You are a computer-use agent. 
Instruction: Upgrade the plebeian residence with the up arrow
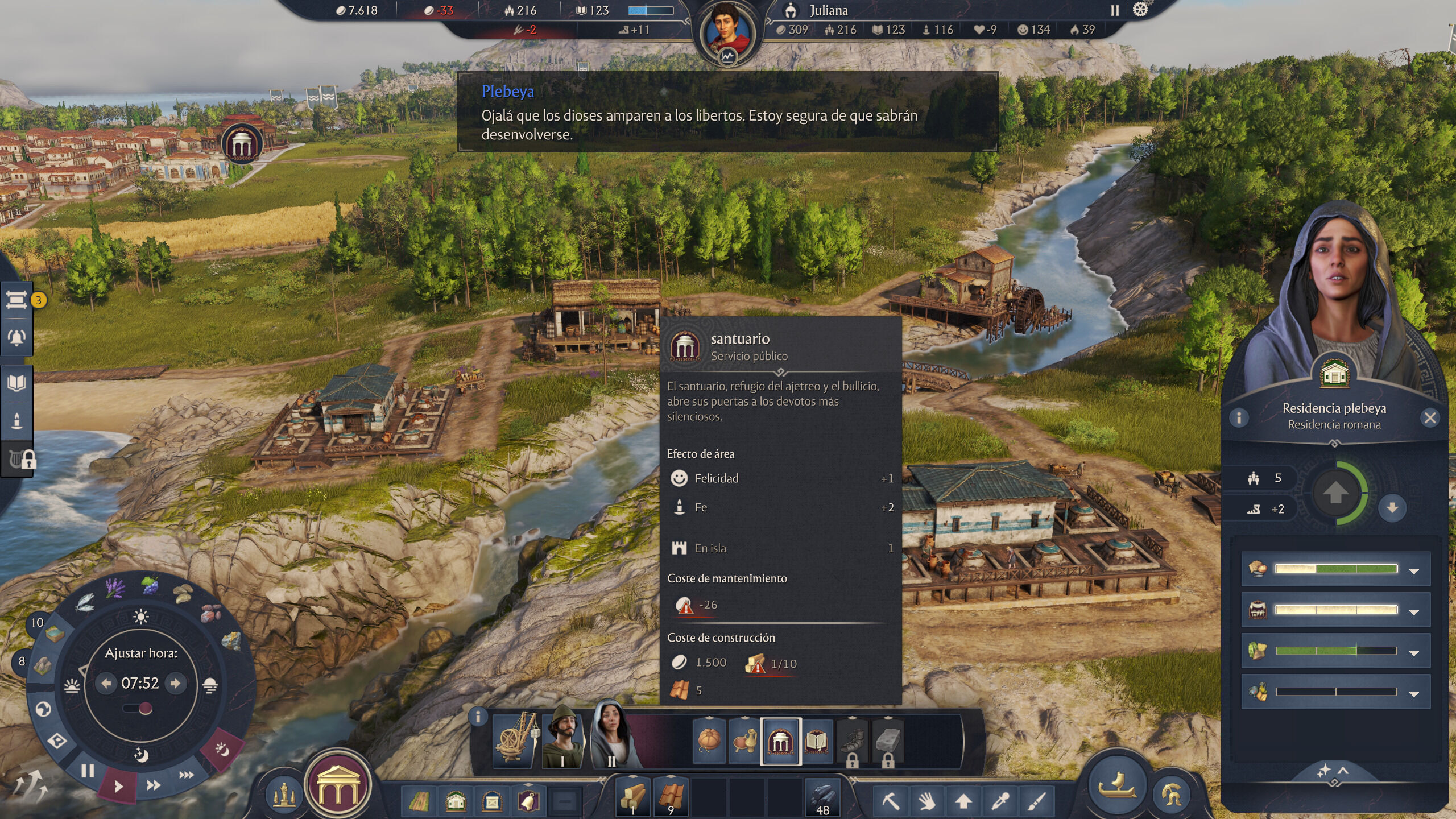(x=1335, y=493)
